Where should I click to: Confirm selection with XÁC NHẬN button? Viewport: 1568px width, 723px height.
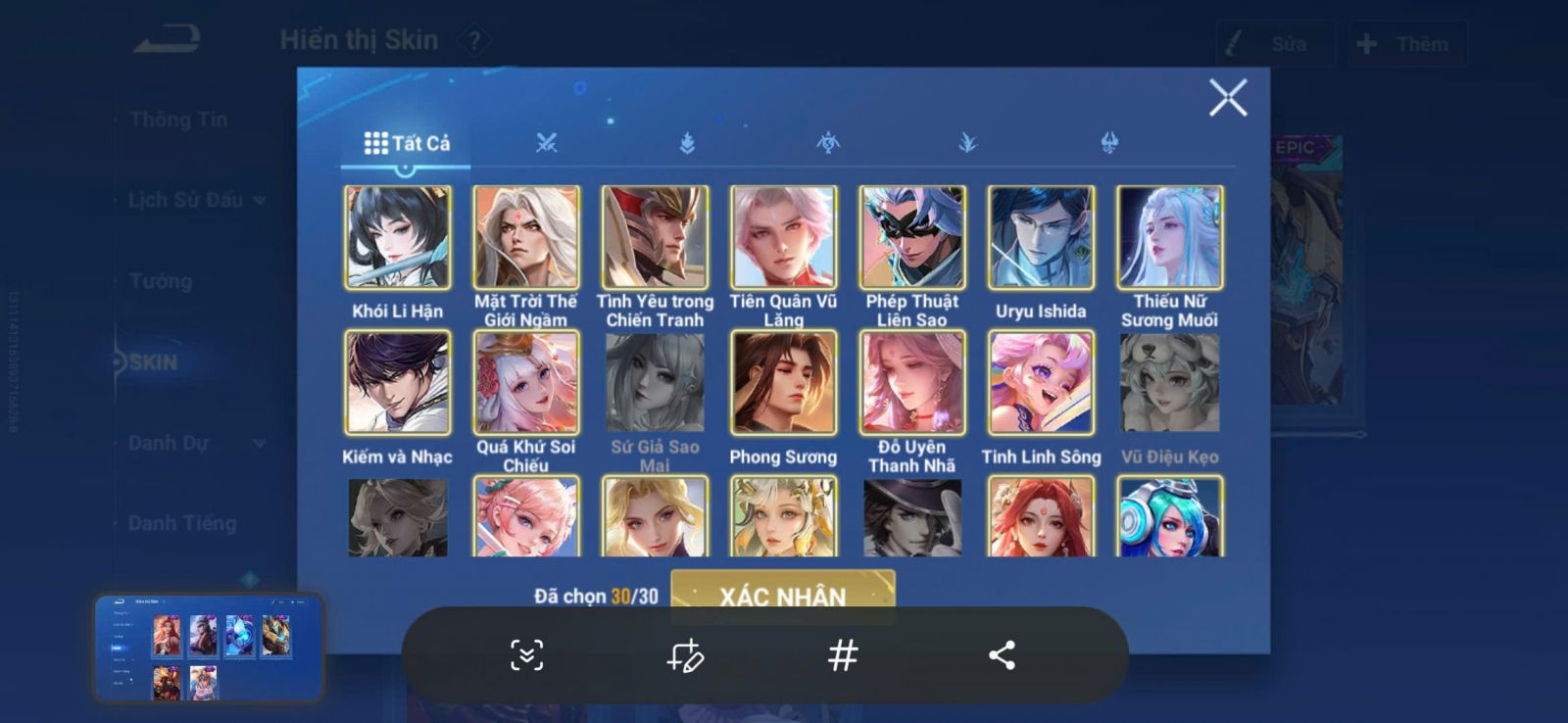coord(782,593)
